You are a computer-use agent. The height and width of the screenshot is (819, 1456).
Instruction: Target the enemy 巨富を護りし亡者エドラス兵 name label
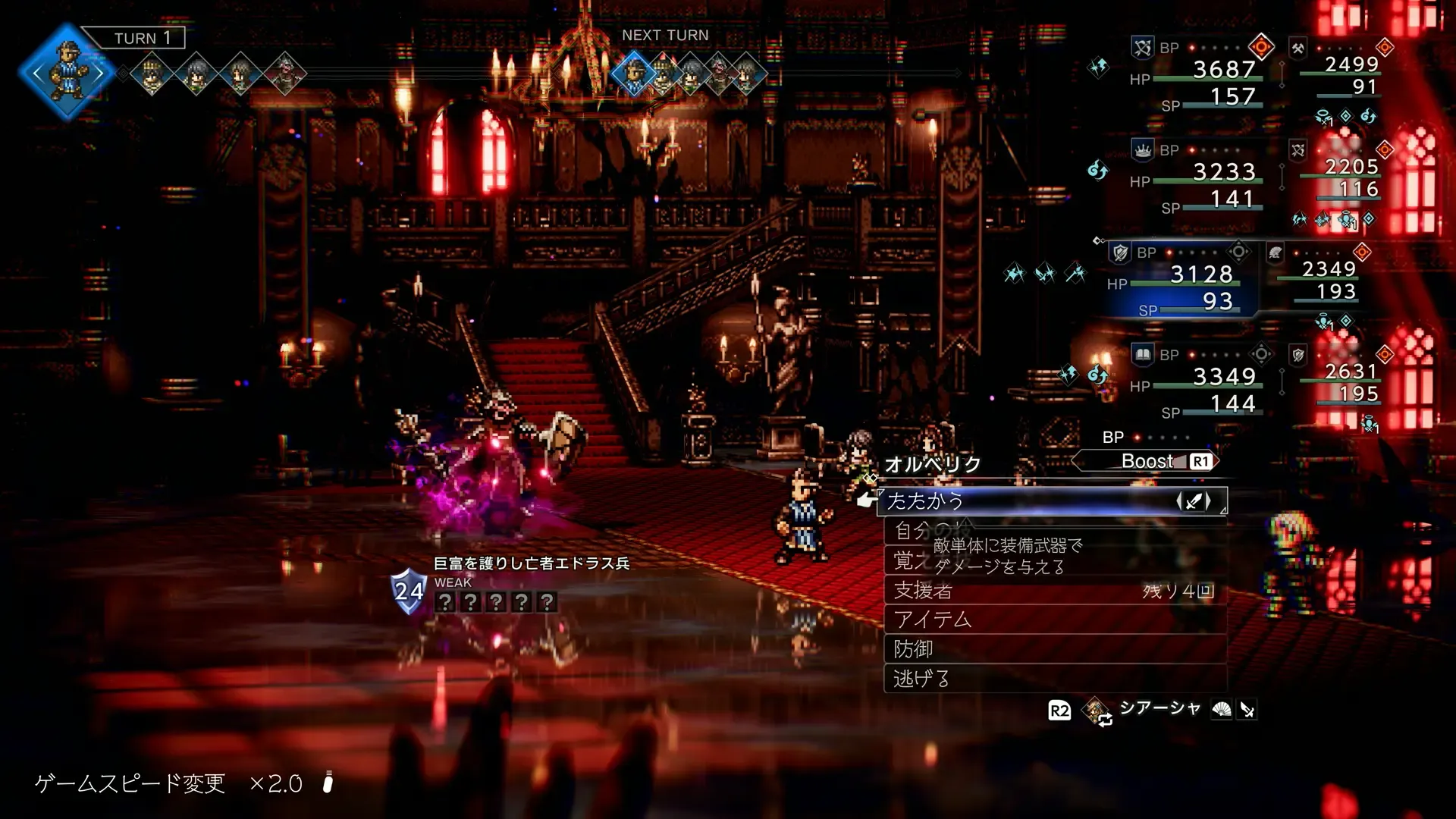click(531, 563)
